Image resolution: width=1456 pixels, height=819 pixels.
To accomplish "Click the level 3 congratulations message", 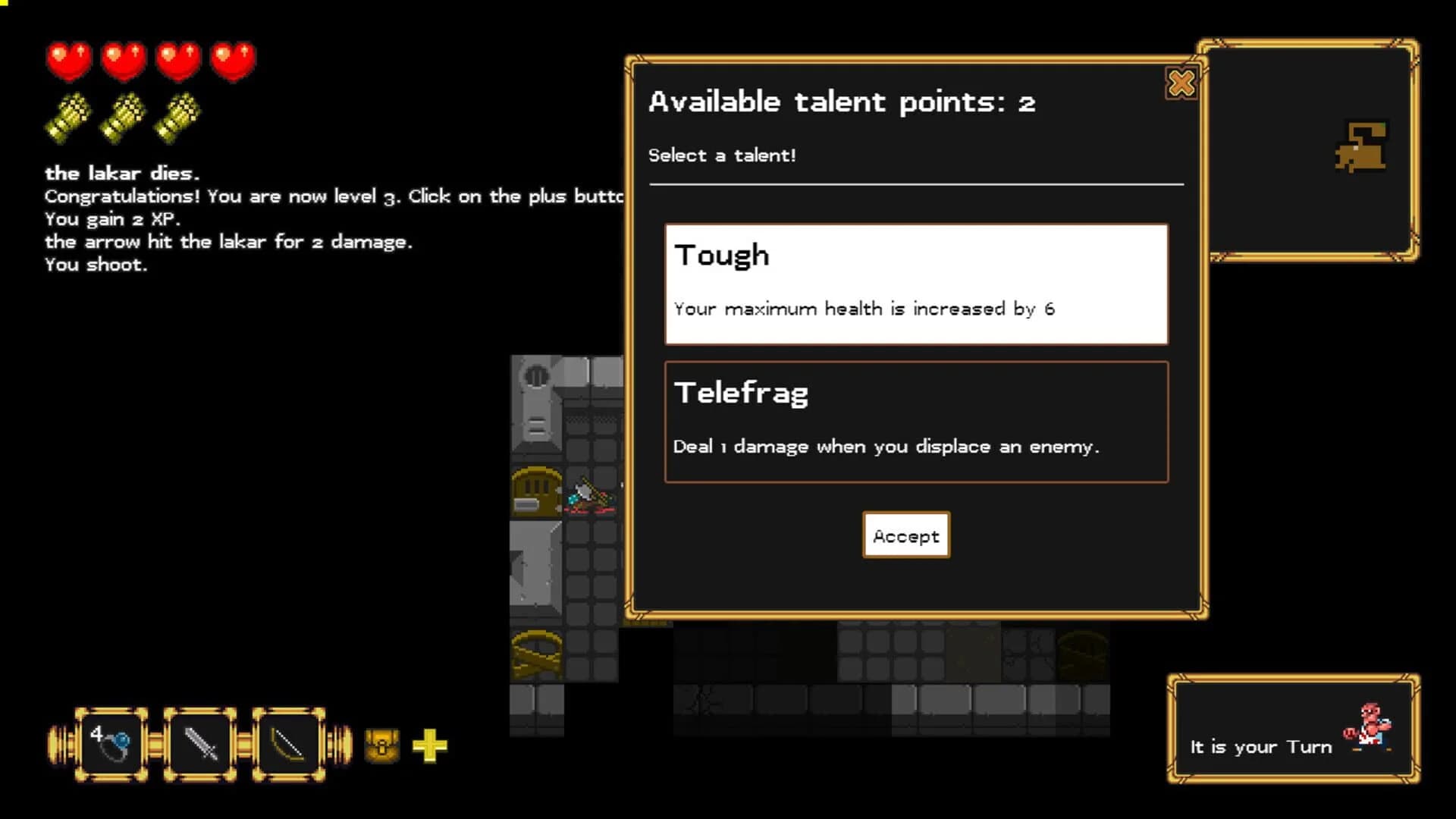I will pyautogui.click(x=334, y=196).
